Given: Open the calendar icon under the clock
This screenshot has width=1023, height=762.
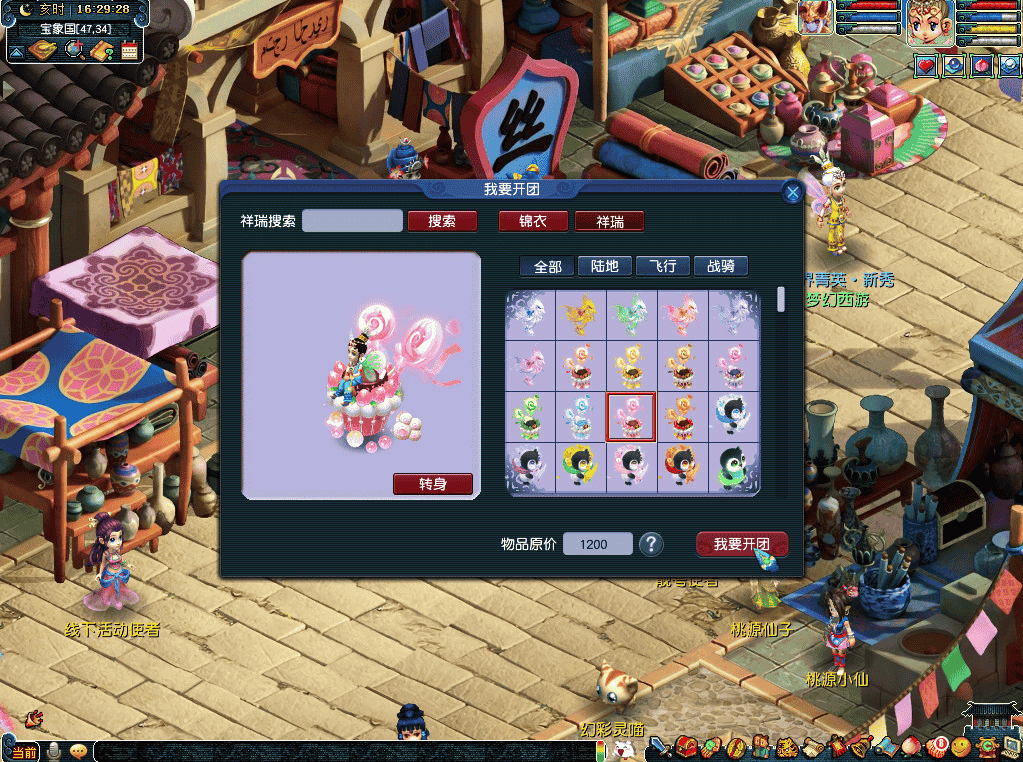Looking at the screenshot, I should tap(129, 50).
